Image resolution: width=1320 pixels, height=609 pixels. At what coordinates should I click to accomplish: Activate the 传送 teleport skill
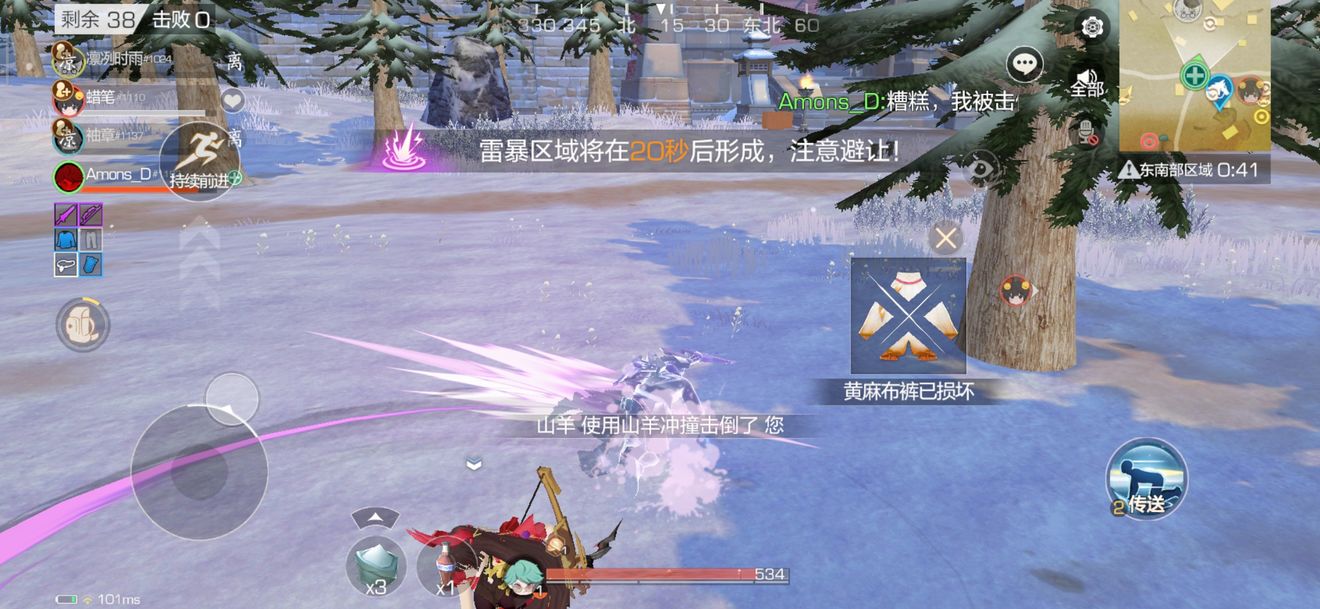coord(1146,479)
